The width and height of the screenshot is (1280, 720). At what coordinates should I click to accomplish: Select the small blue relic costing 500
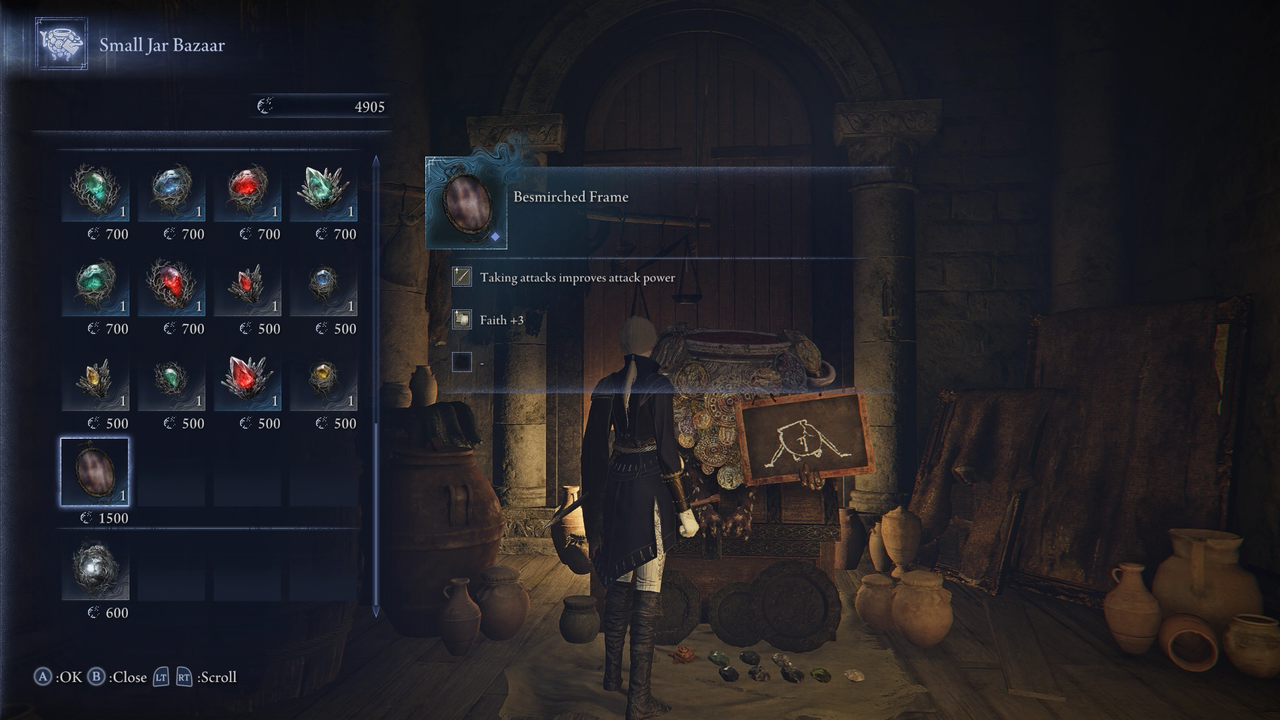pyautogui.click(x=323, y=283)
